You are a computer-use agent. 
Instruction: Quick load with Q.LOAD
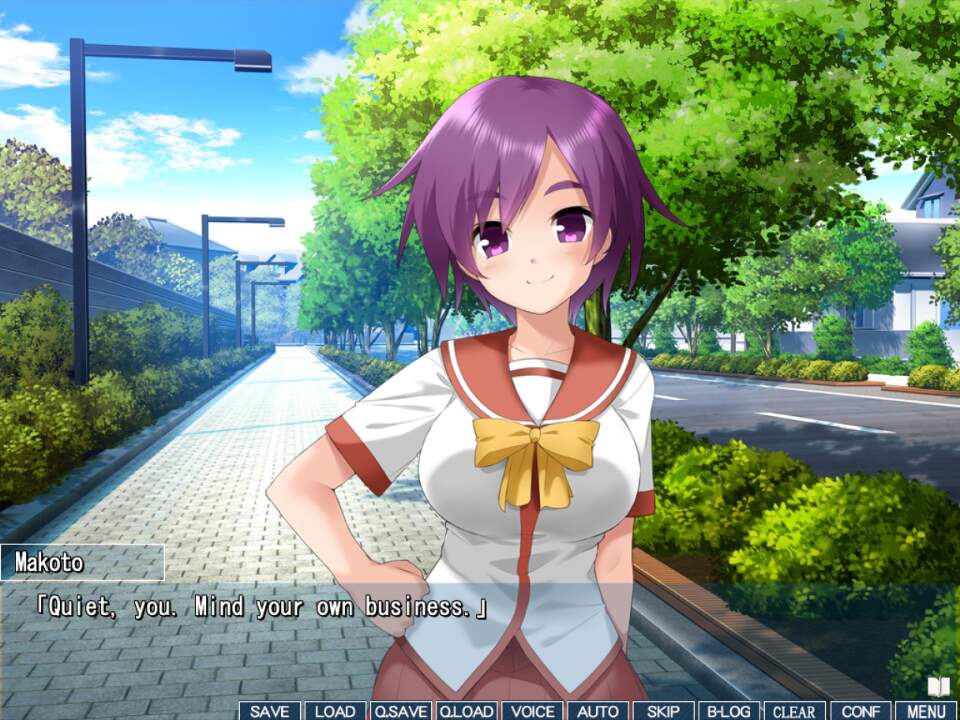click(466, 711)
